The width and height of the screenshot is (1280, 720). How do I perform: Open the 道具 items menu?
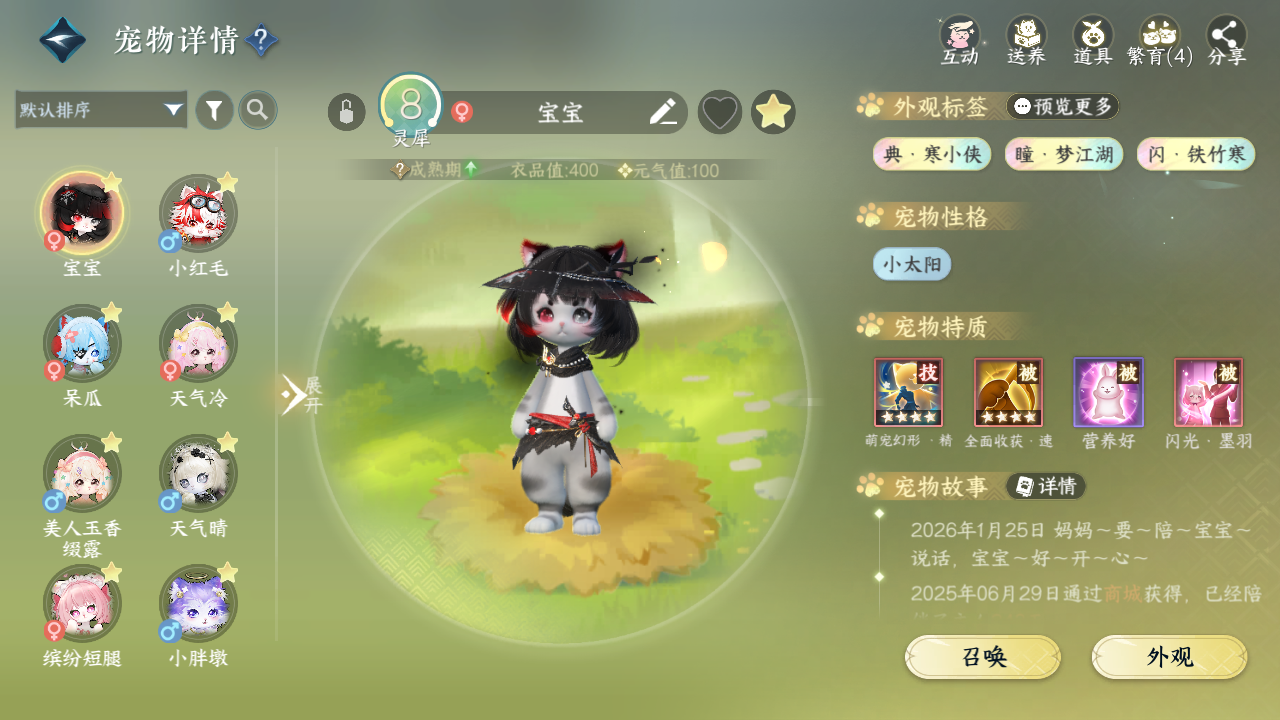pyautogui.click(x=1093, y=38)
